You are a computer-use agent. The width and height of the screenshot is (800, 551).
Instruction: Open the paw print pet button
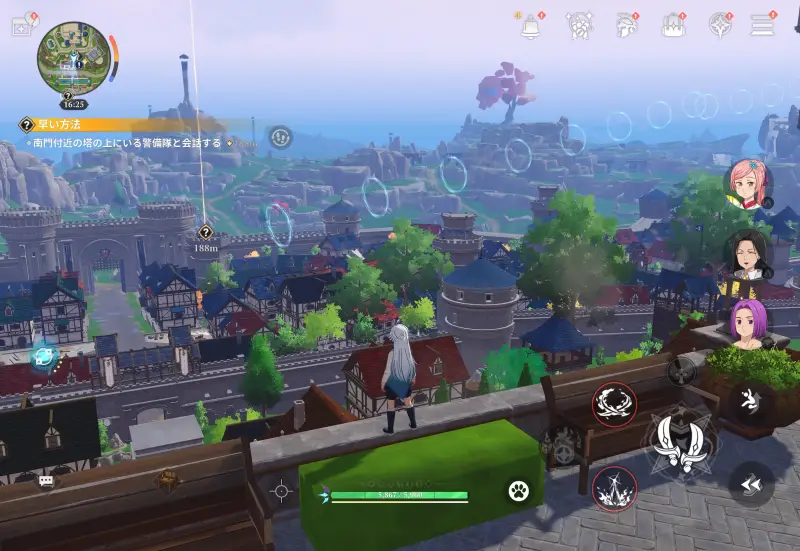tap(518, 491)
